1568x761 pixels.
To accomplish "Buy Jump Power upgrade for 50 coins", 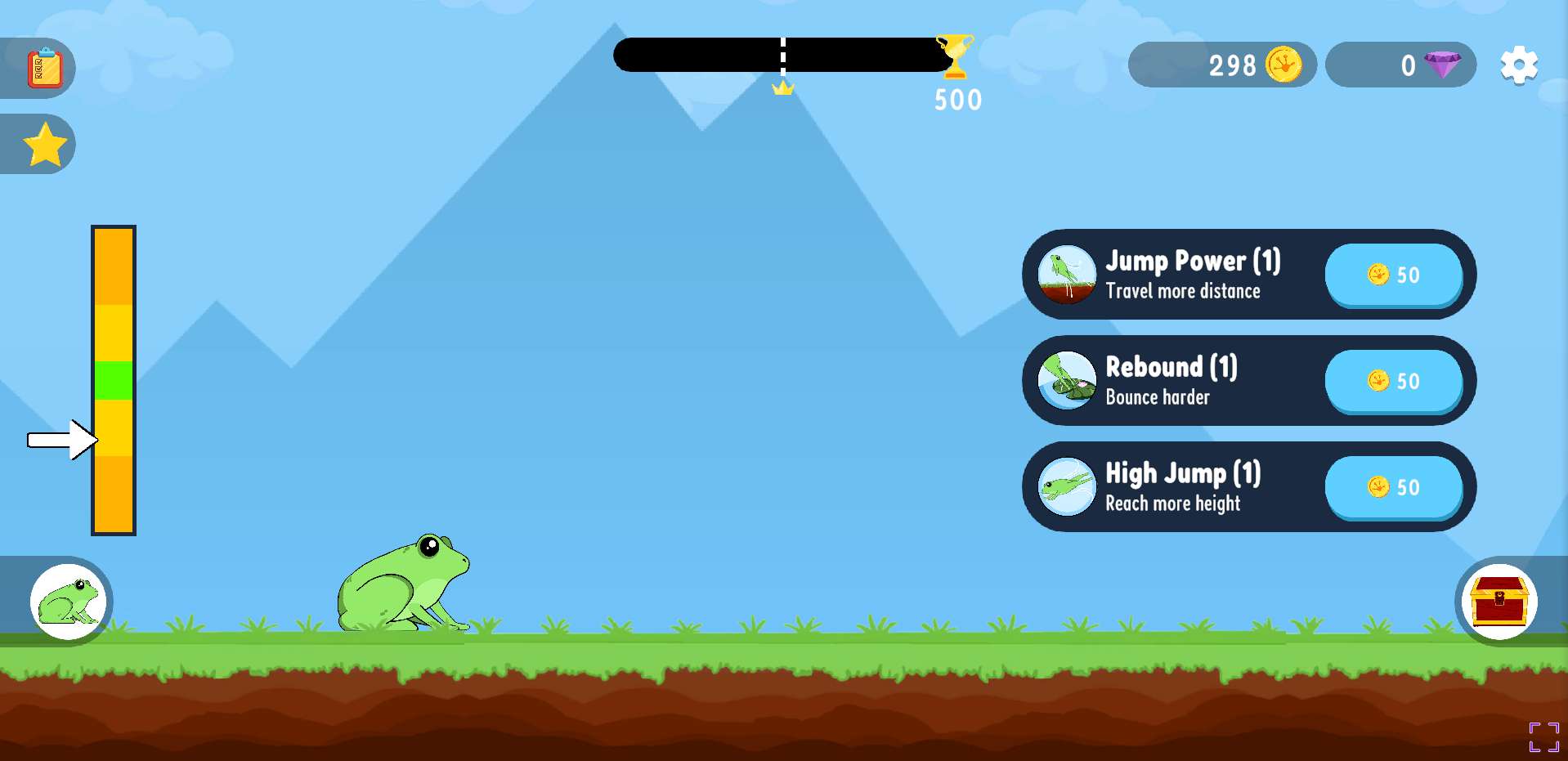I will pos(1393,275).
